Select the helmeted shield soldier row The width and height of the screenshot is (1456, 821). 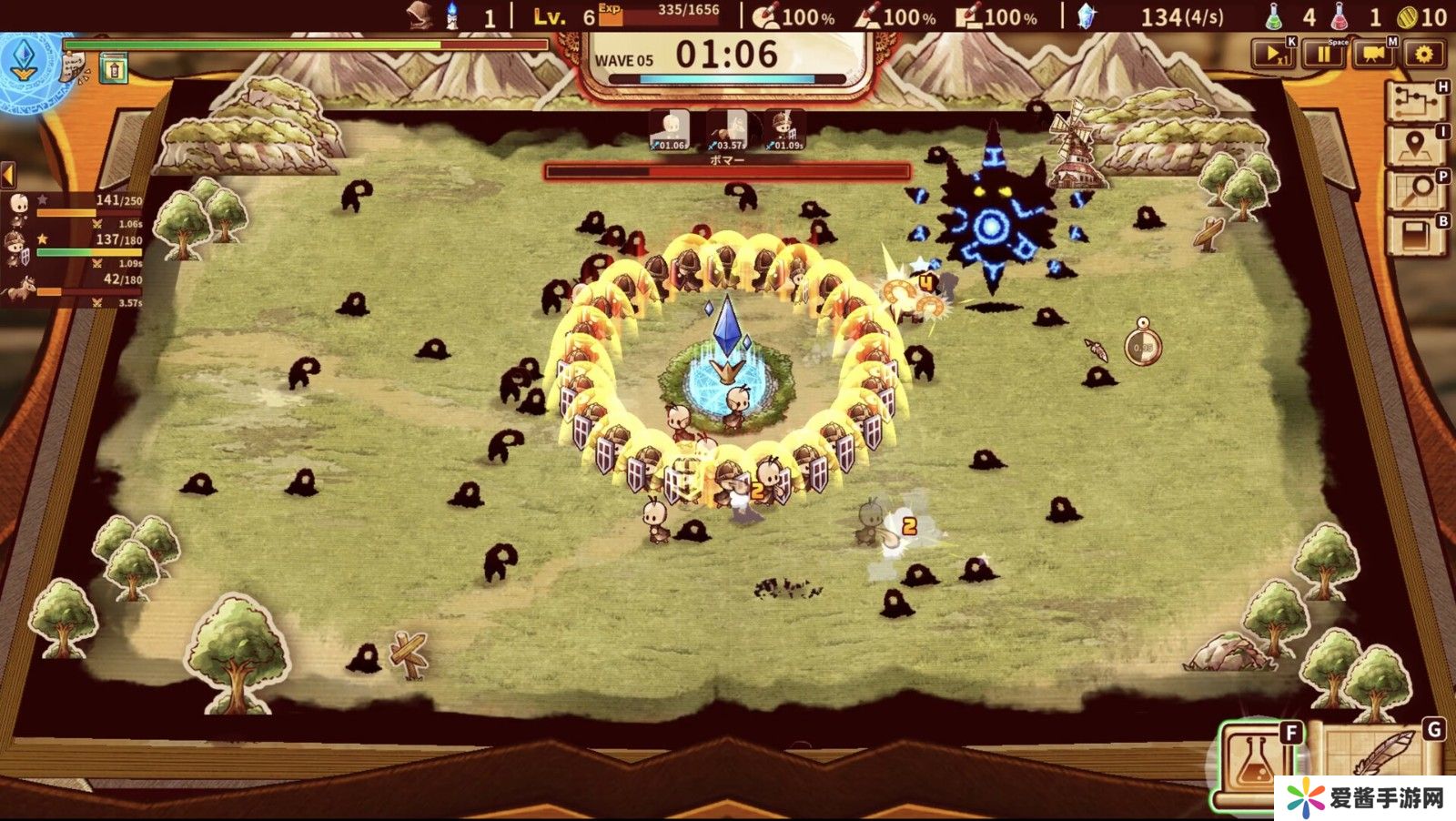pos(73,247)
